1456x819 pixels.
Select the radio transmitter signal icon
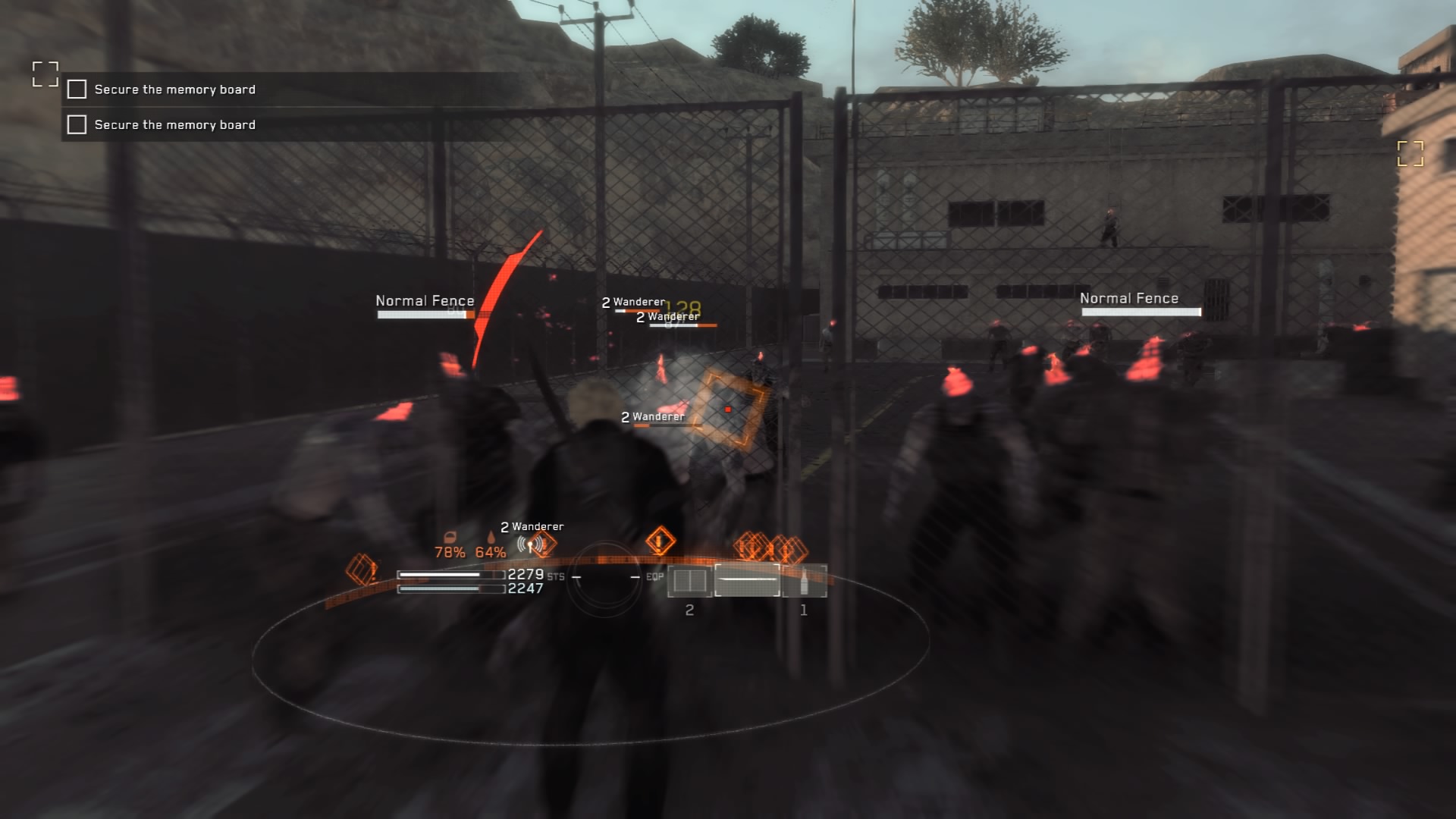pyautogui.click(x=531, y=544)
